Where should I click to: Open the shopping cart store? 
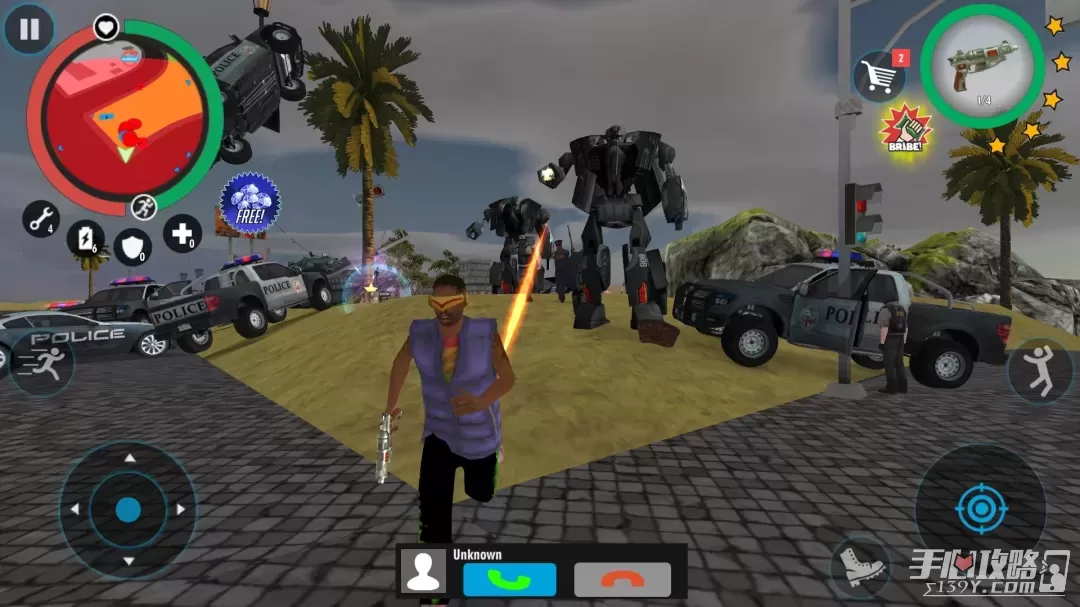878,77
